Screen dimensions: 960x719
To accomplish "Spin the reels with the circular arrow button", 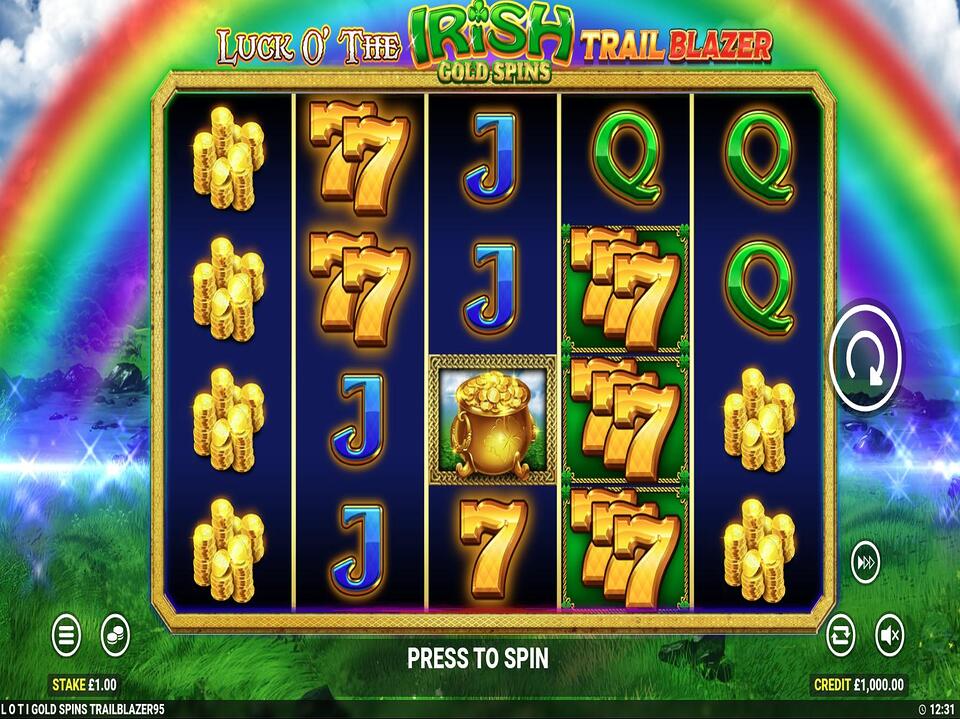I will 866,356.
